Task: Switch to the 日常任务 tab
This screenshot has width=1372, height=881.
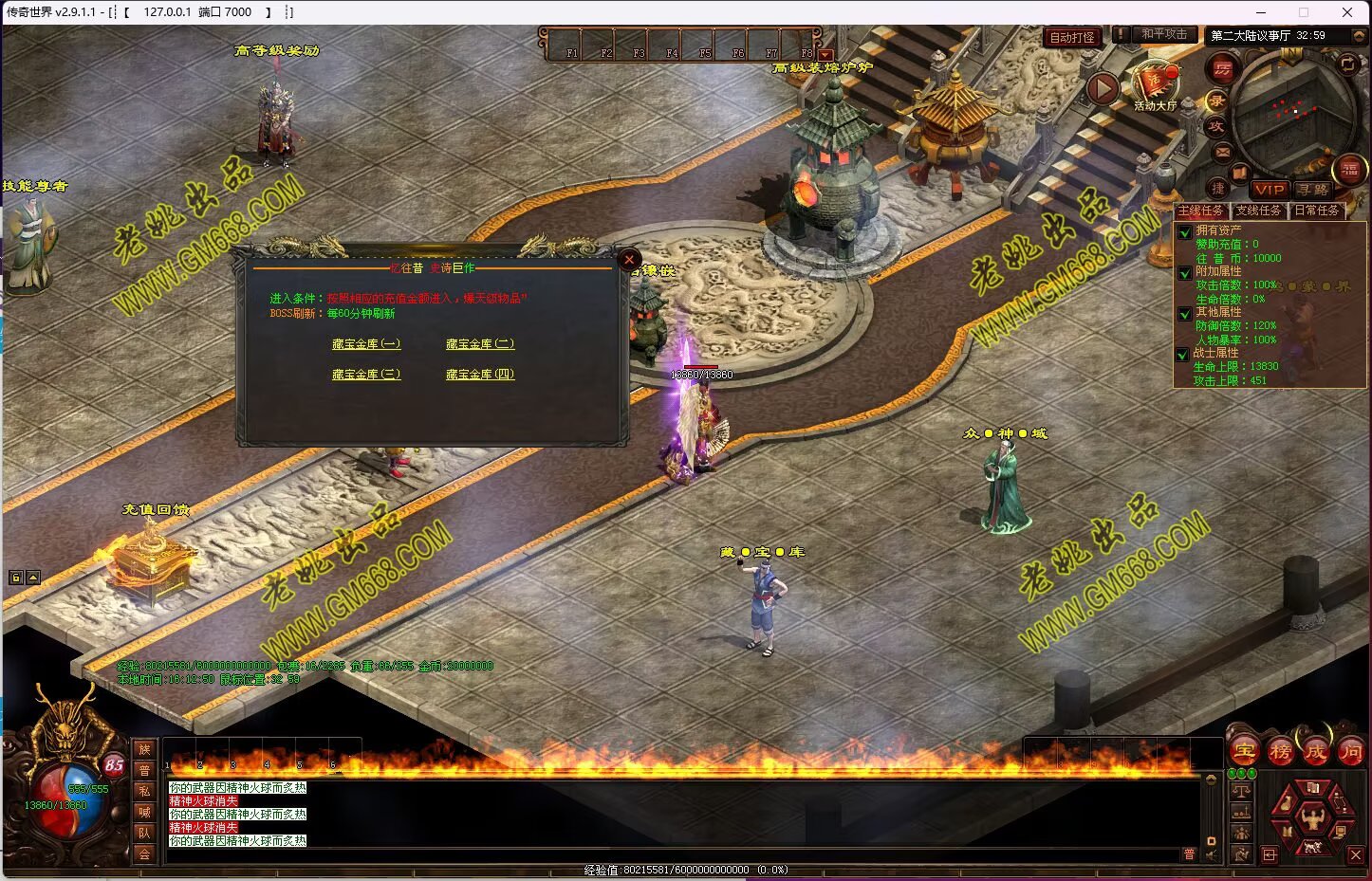Action: (x=1317, y=211)
